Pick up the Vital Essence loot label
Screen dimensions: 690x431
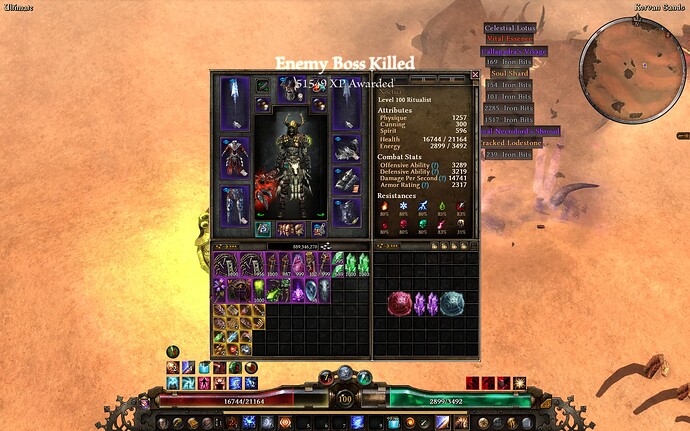pyautogui.click(x=507, y=39)
